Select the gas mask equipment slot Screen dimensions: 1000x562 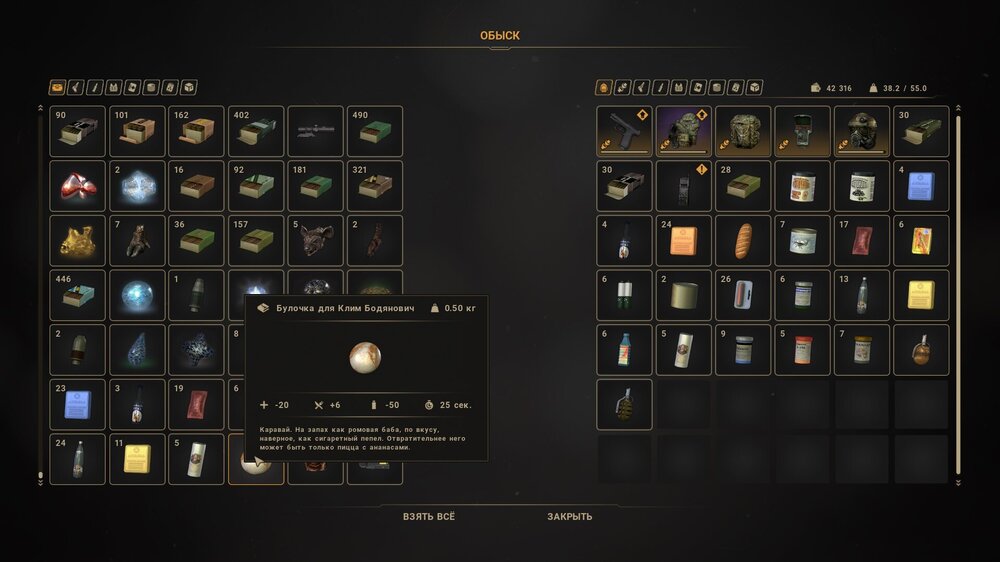(862, 131)
